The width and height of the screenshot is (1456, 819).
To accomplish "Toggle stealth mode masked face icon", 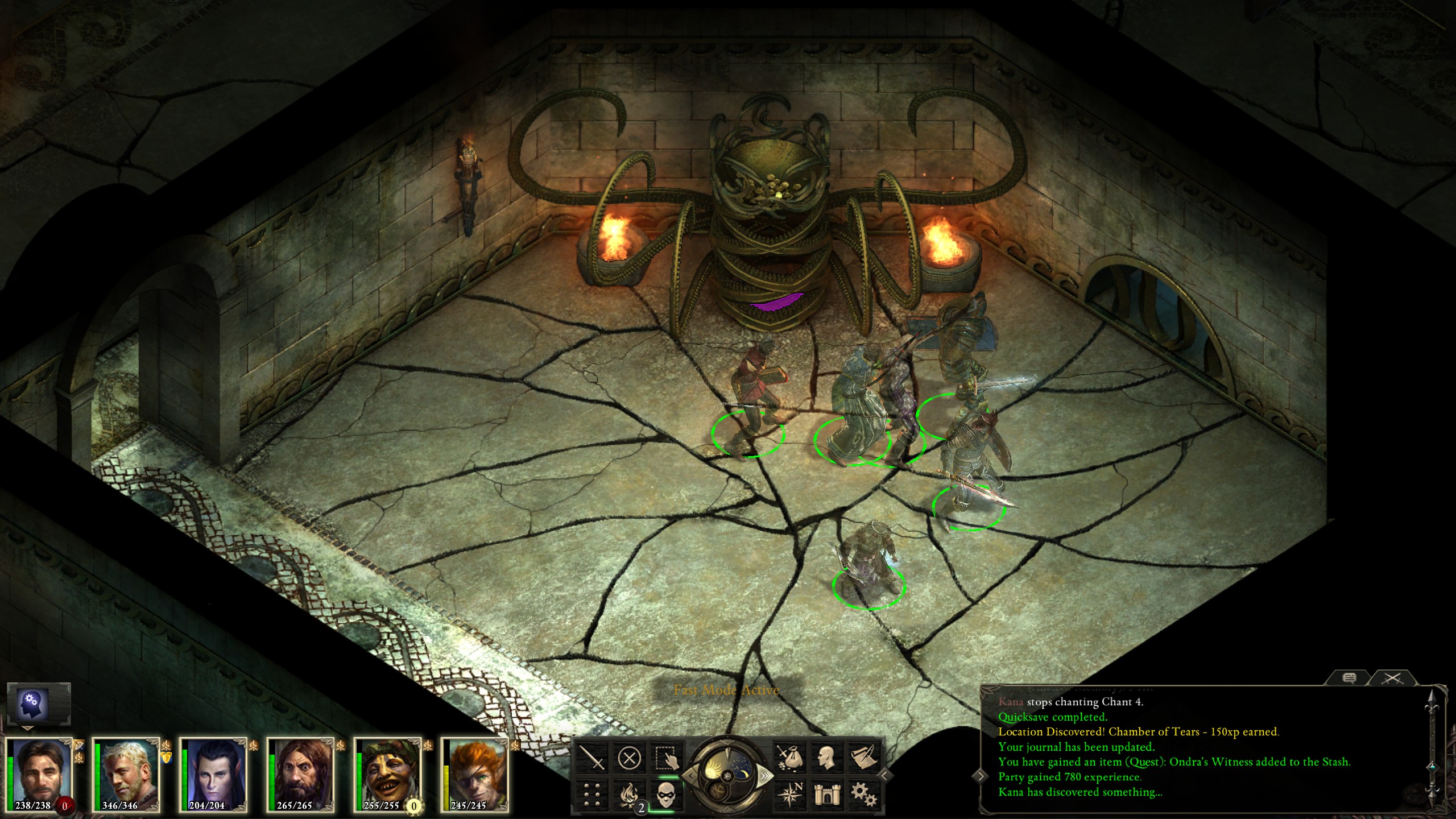I will (x=666, y=794).
